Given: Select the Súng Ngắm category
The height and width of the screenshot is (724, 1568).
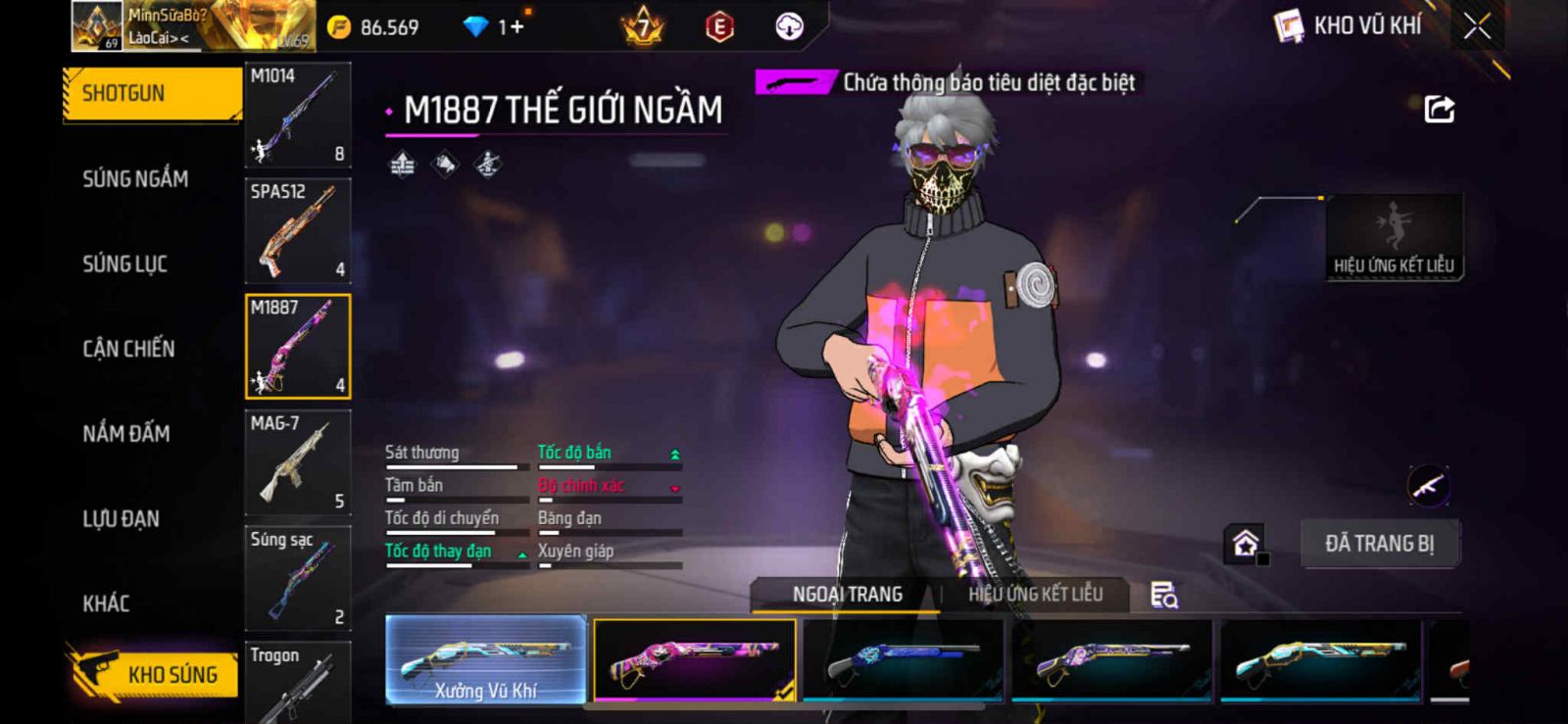Looking at the screenshot, I should pos(135,179).
